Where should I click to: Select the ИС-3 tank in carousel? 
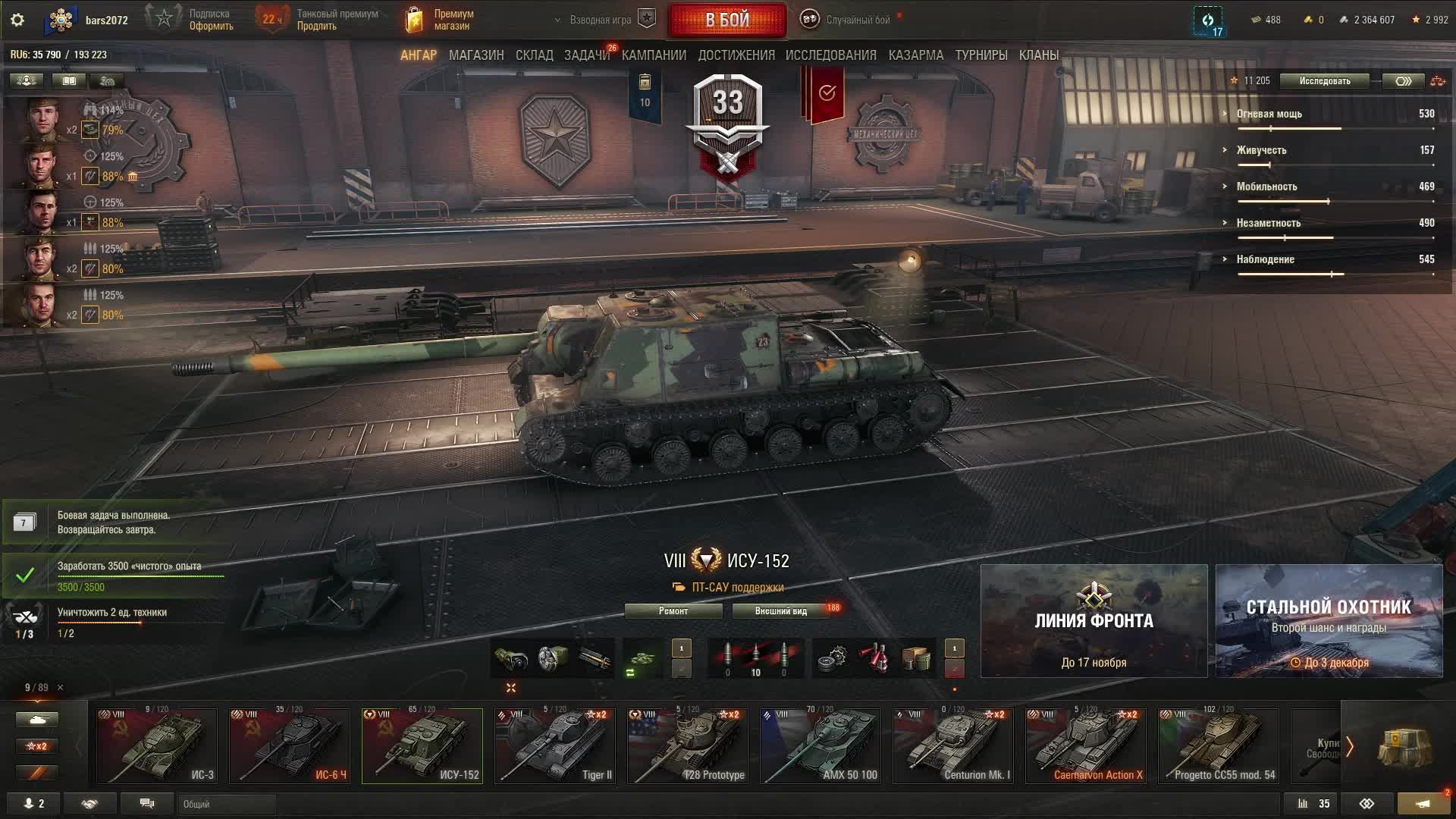point(157,745)
